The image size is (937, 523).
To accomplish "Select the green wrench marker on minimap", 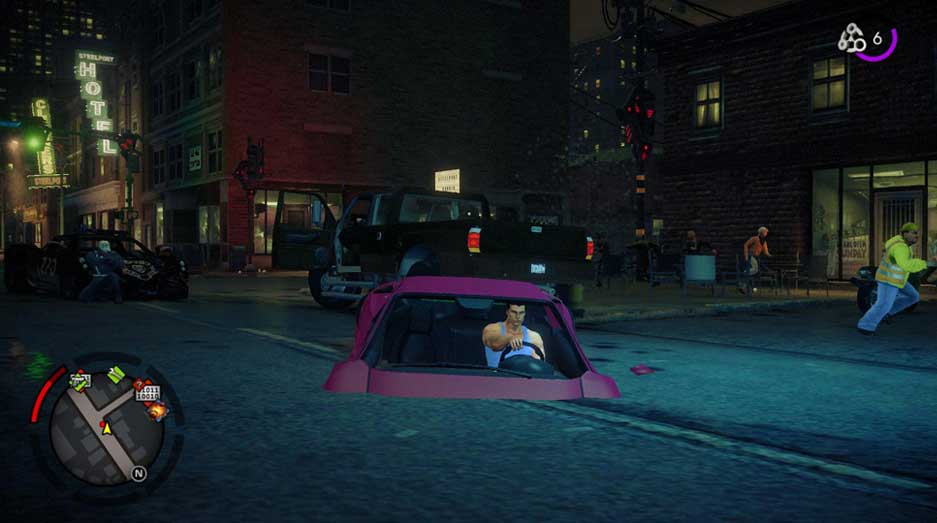I will 115,375.
